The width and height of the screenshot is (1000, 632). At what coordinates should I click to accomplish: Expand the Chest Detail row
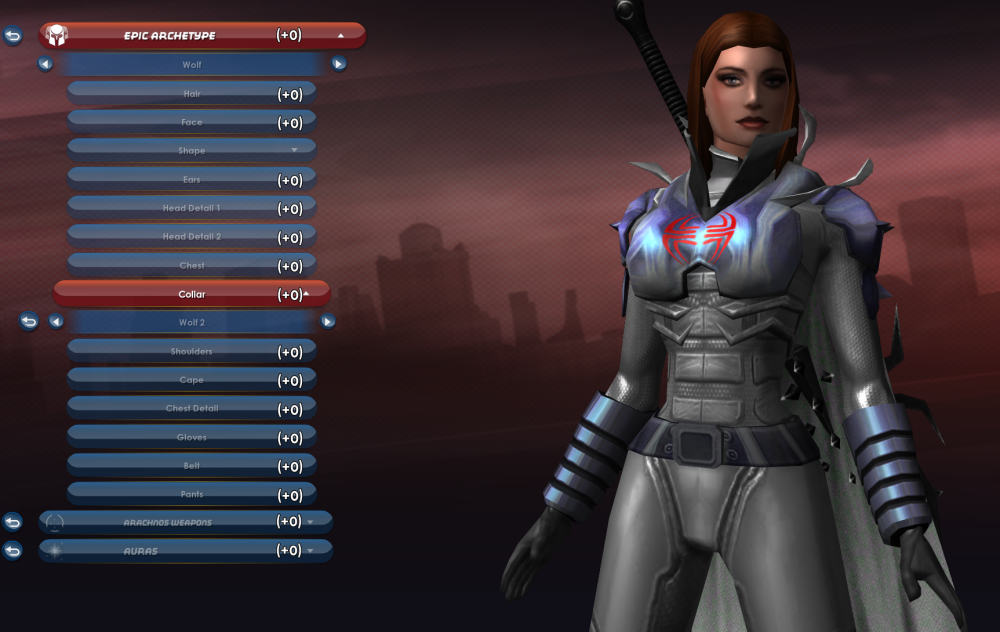192,409
